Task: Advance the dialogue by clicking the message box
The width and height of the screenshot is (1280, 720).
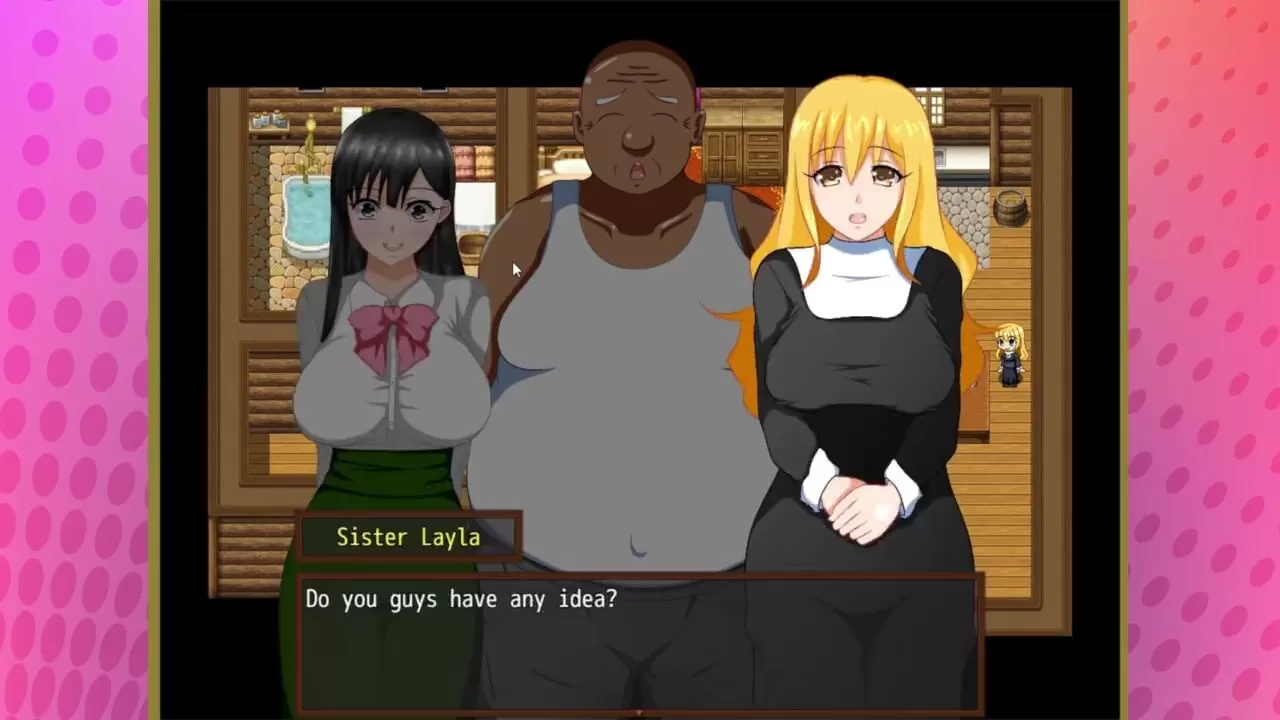Action: coord(640,641)
